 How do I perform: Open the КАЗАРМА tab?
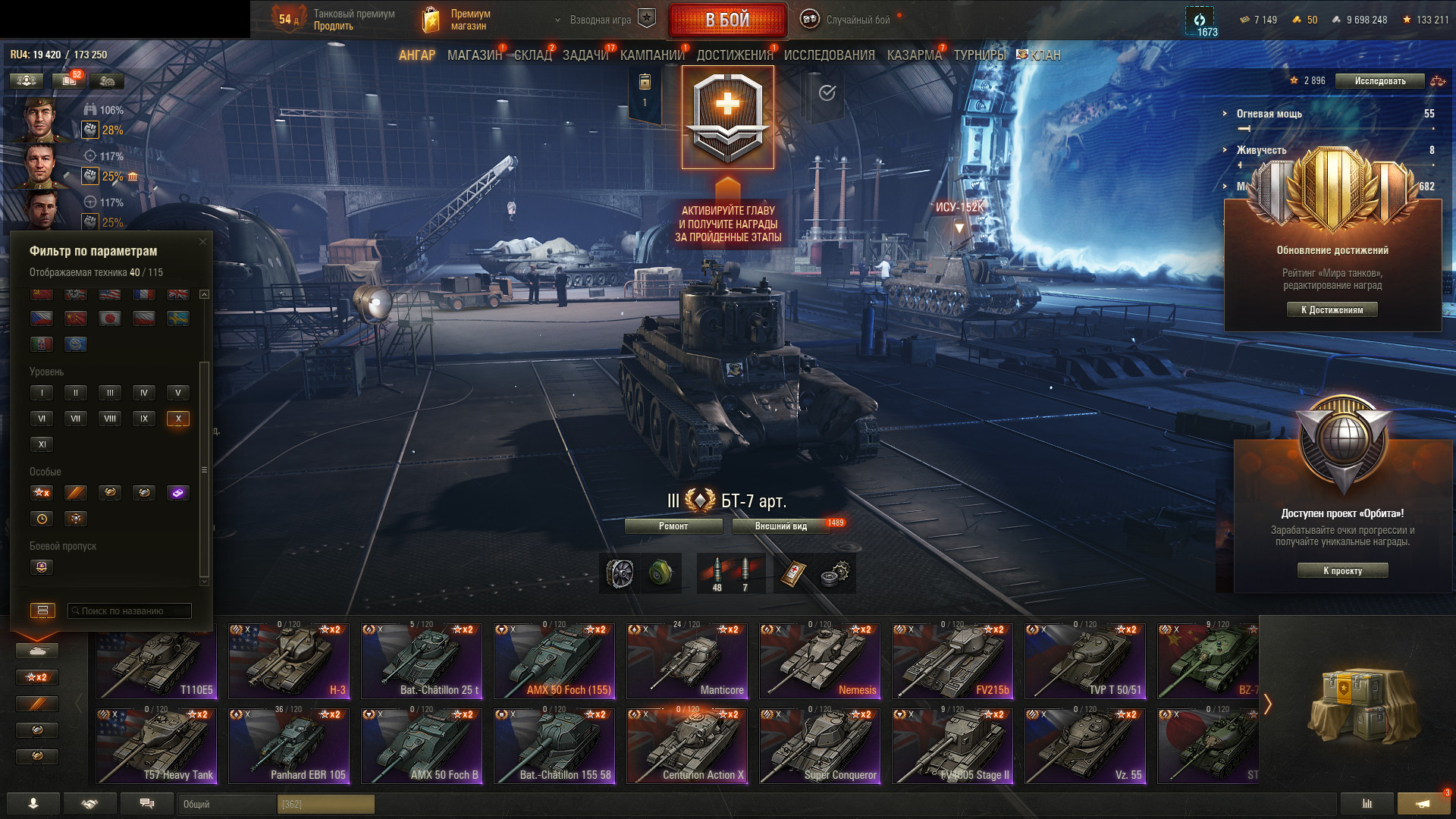[x=914, y=55]
